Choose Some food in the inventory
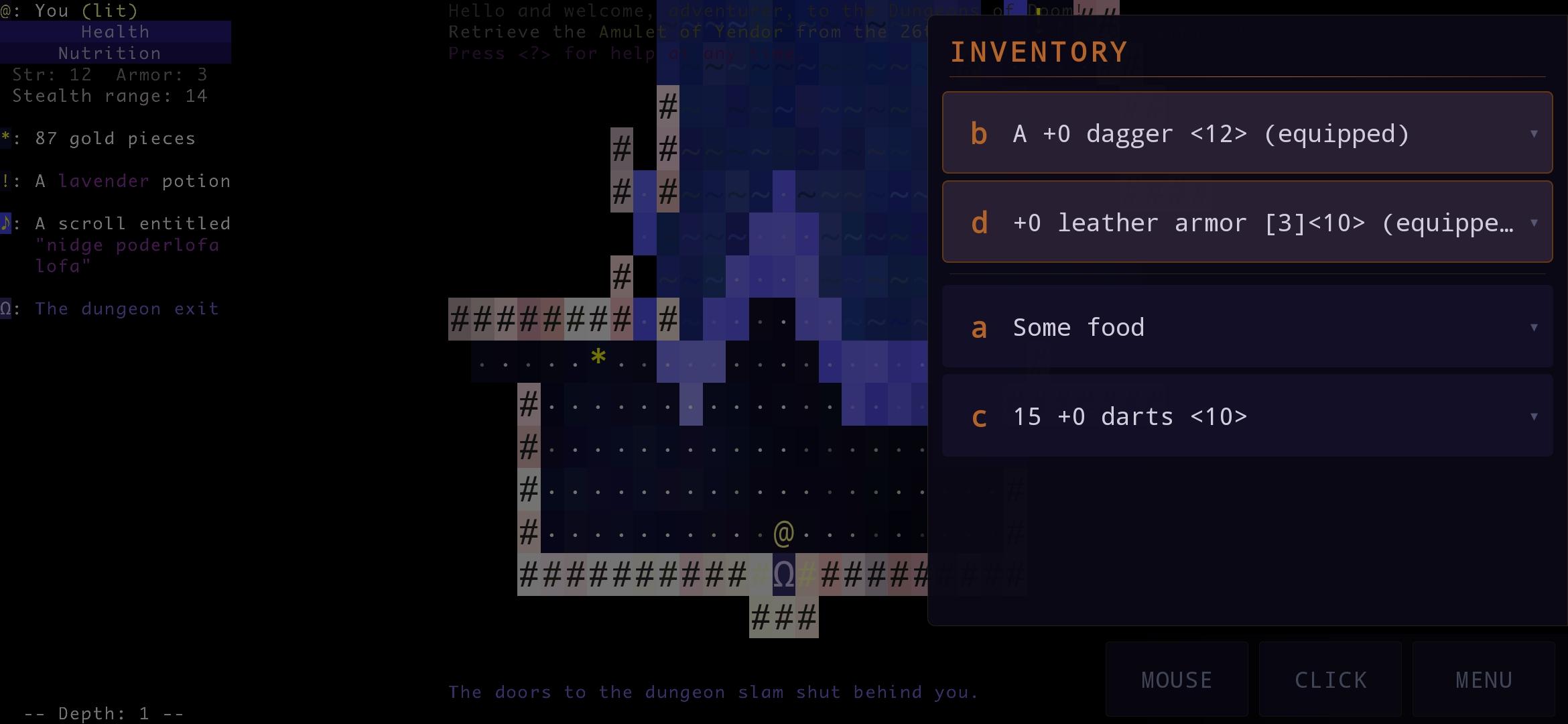The image size is (1568, 724). pos(1246,326)
